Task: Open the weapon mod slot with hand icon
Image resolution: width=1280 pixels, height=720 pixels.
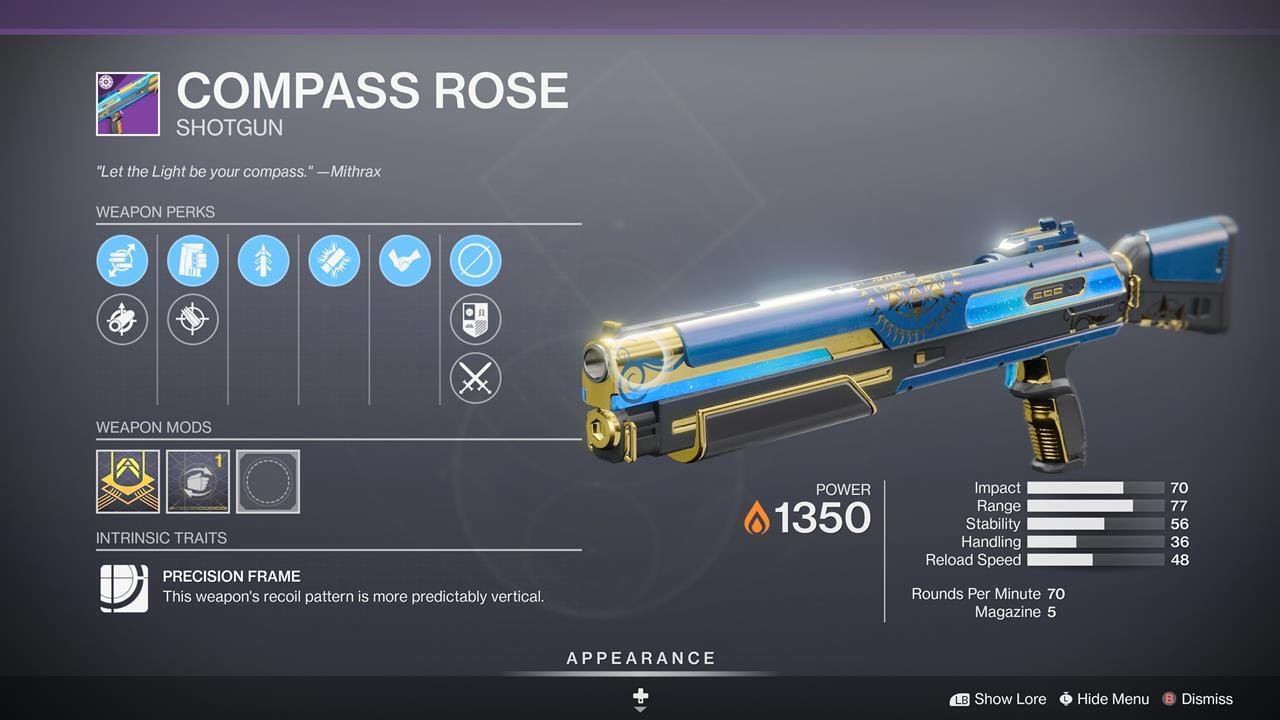Action: (x=198, y=481)
